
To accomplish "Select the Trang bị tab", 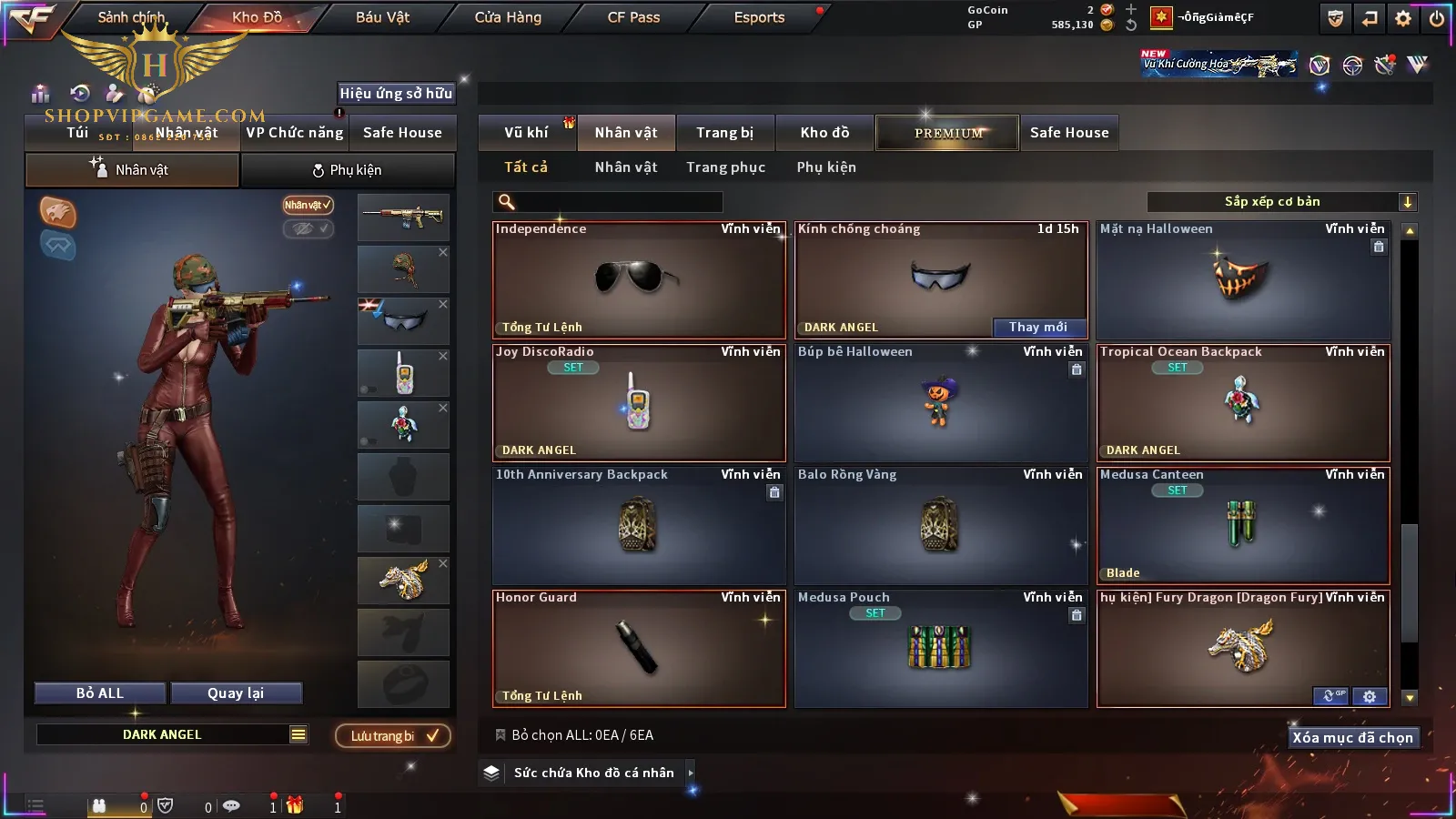I will click(x=724, y=133).
